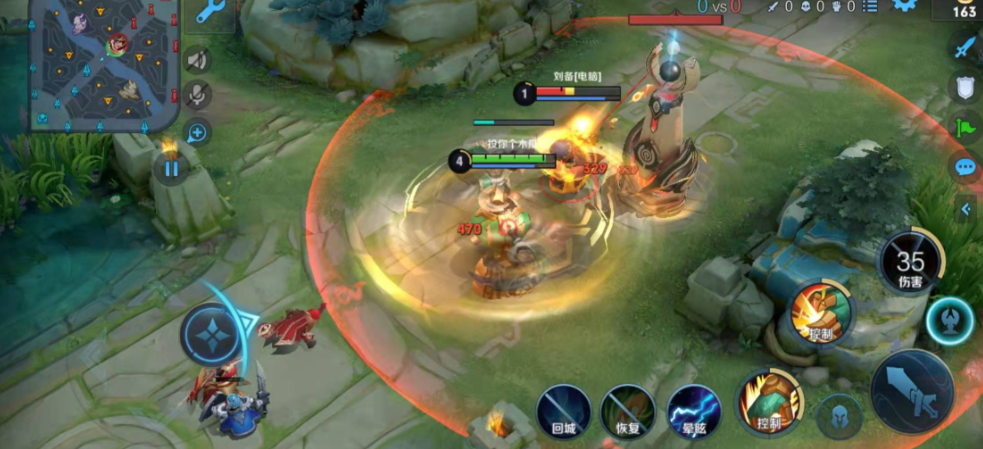Use the 恢复 restore skill

coord(628,411)
